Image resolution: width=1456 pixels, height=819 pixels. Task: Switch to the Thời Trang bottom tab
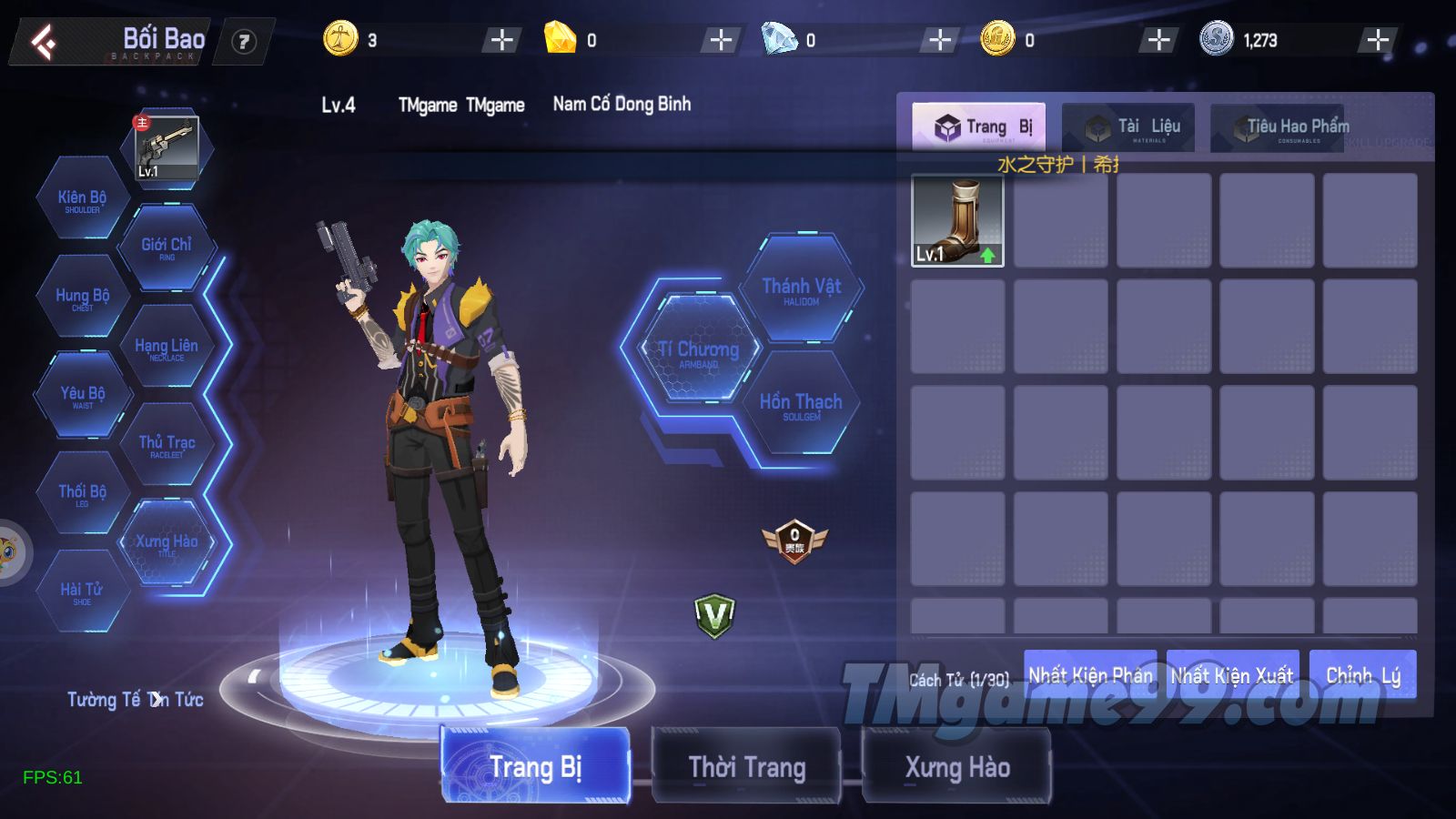746,766
